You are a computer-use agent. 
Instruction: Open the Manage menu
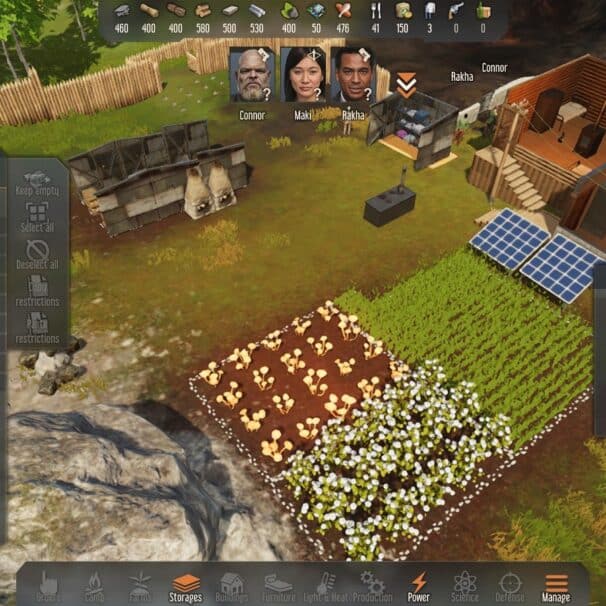[x=556, y=585]
